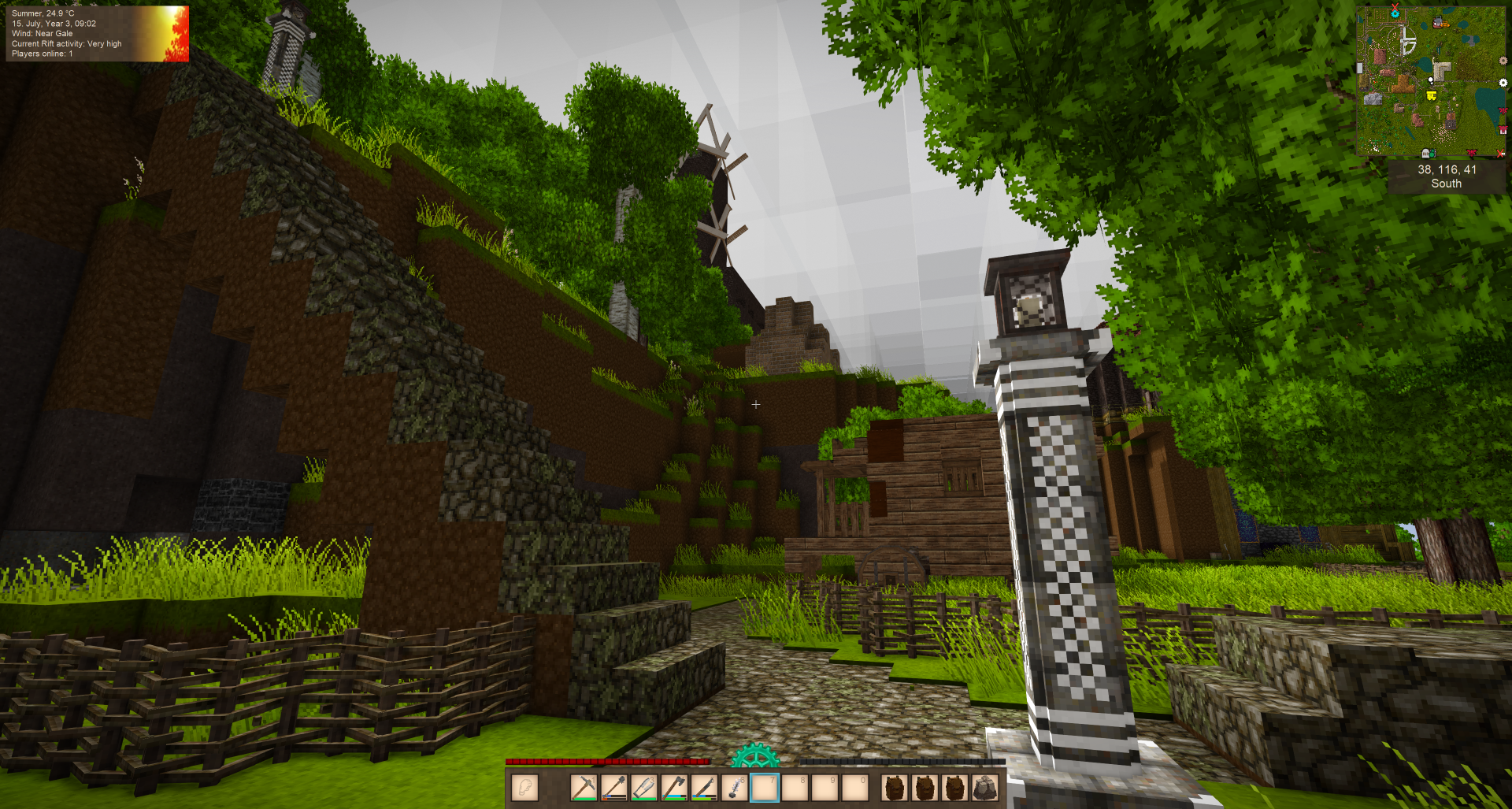Image resolution: width=1512 pixels, height=809 pixels.
Task: Click the empty offhand slot with glove outline
Action: click(524, 787)
